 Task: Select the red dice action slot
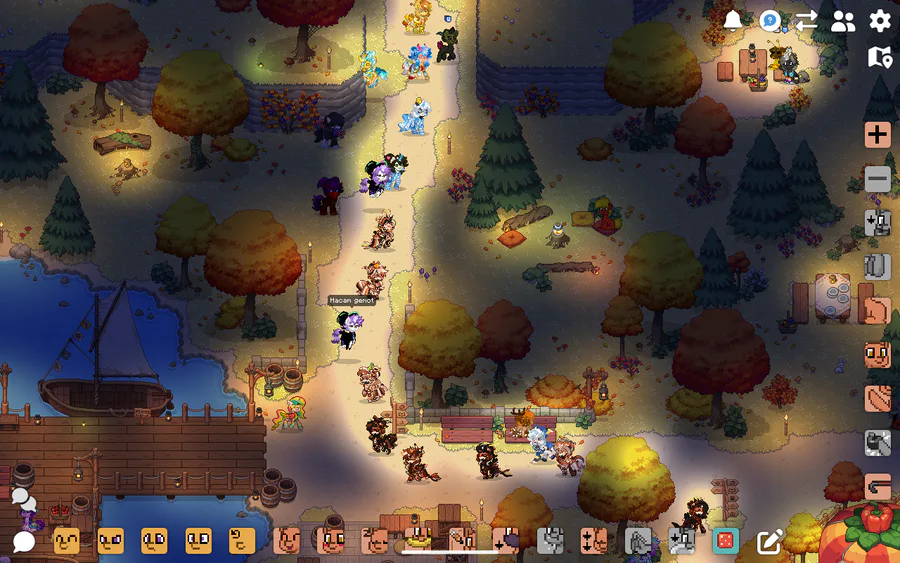725,541
